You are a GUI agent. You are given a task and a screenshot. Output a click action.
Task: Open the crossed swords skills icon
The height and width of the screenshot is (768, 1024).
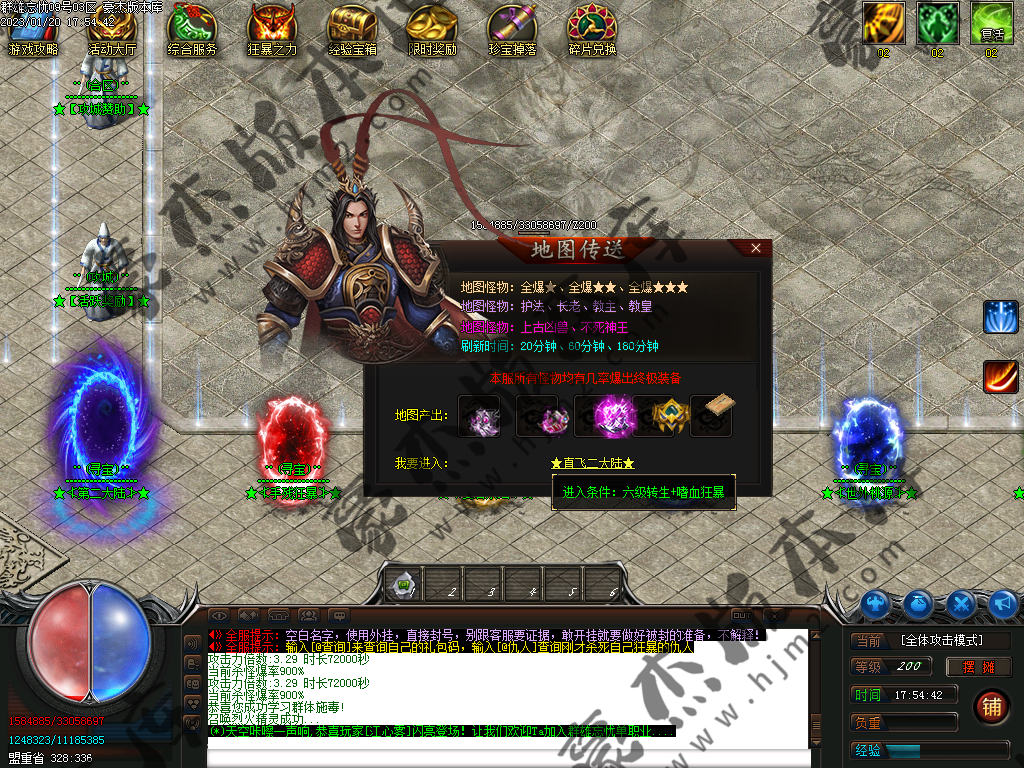961,604
